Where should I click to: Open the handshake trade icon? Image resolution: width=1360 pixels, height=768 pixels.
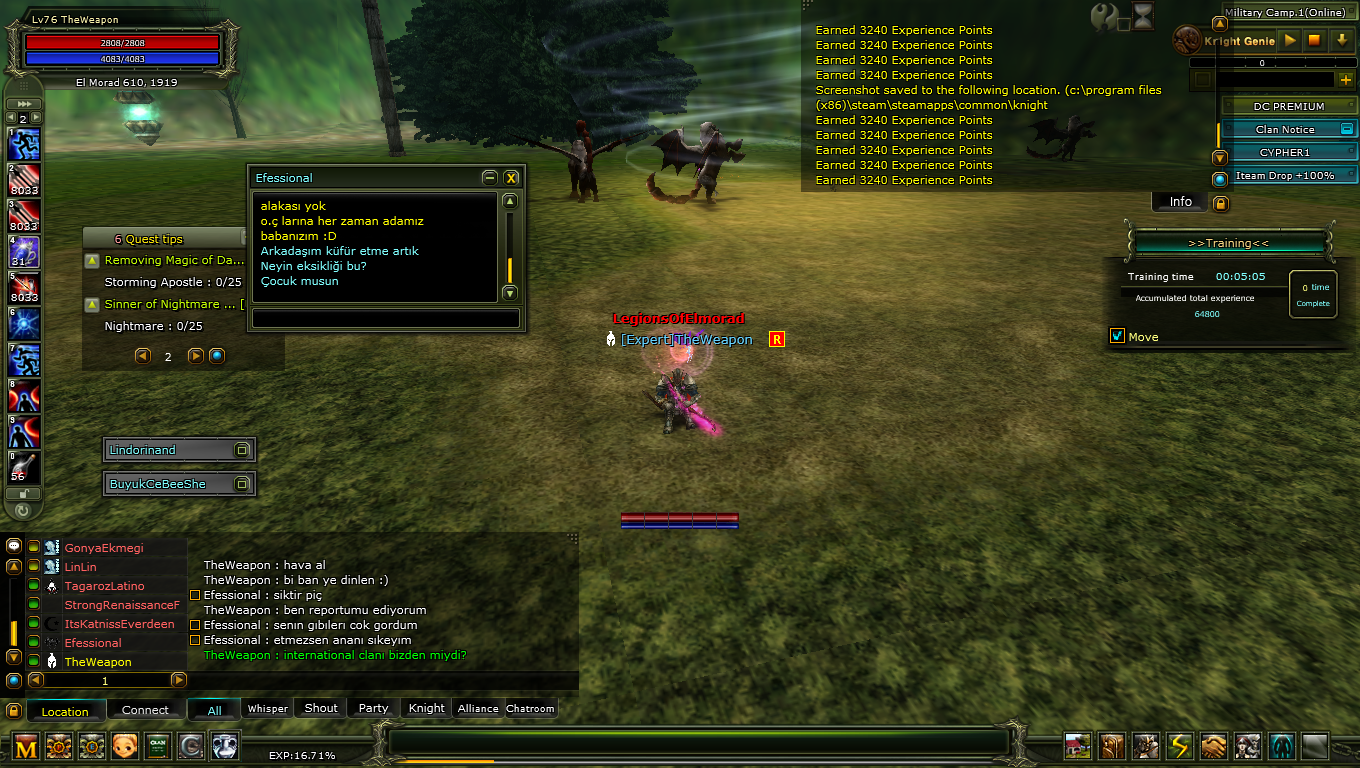1213,746
